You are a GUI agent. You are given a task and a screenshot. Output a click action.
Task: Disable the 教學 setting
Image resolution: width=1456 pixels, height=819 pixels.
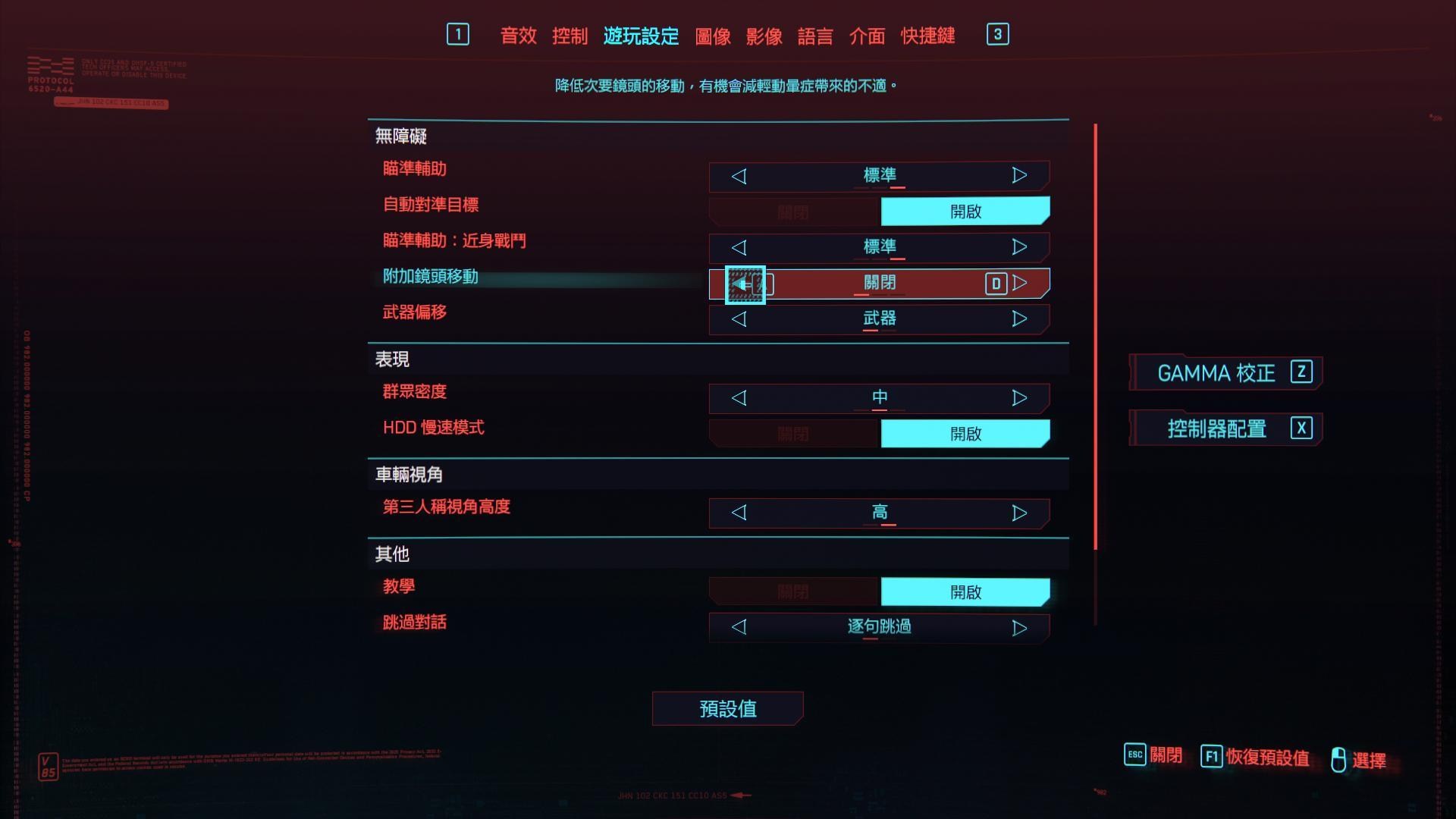792,591
